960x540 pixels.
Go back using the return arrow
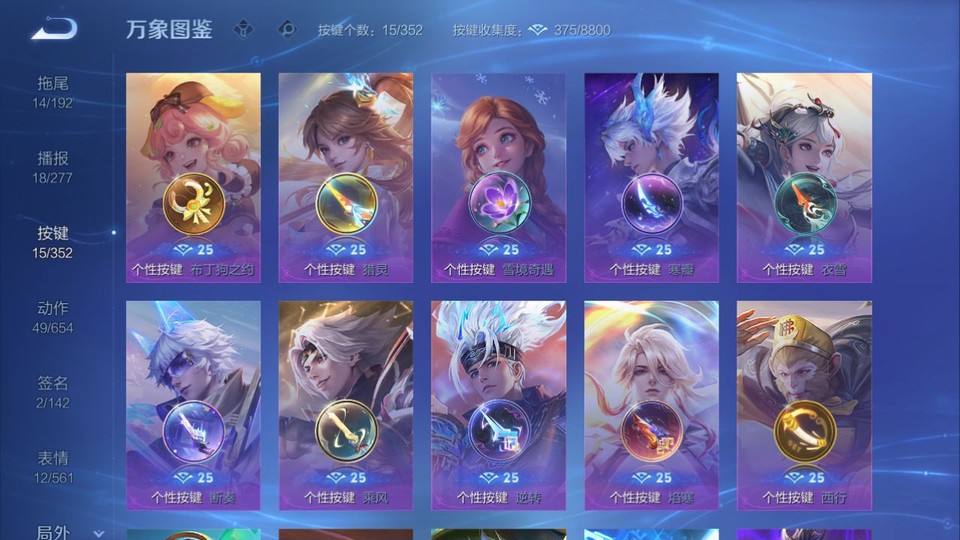pyautogui.click(x=54, y=29)
